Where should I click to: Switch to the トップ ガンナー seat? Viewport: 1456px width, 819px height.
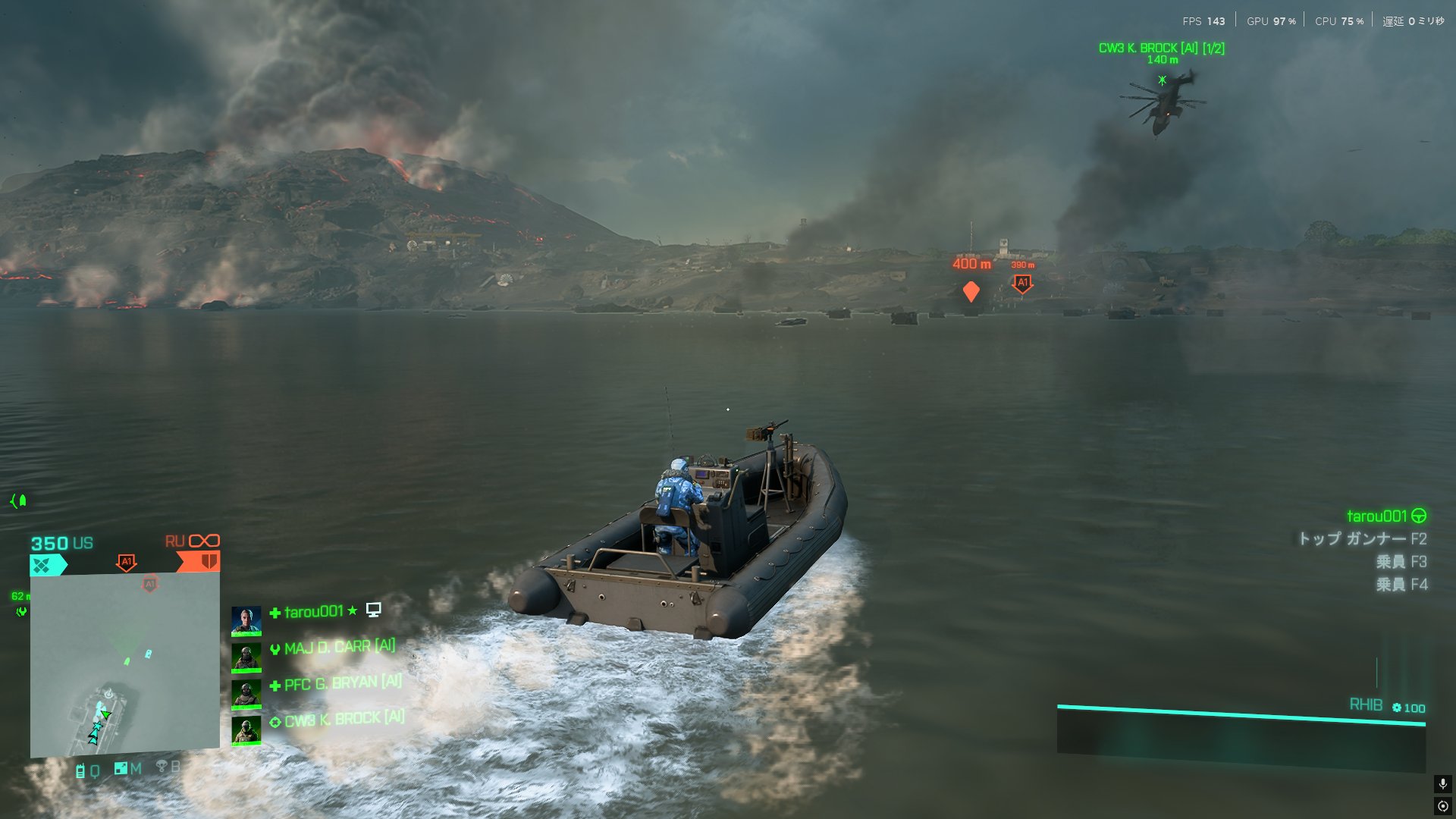1362,539
